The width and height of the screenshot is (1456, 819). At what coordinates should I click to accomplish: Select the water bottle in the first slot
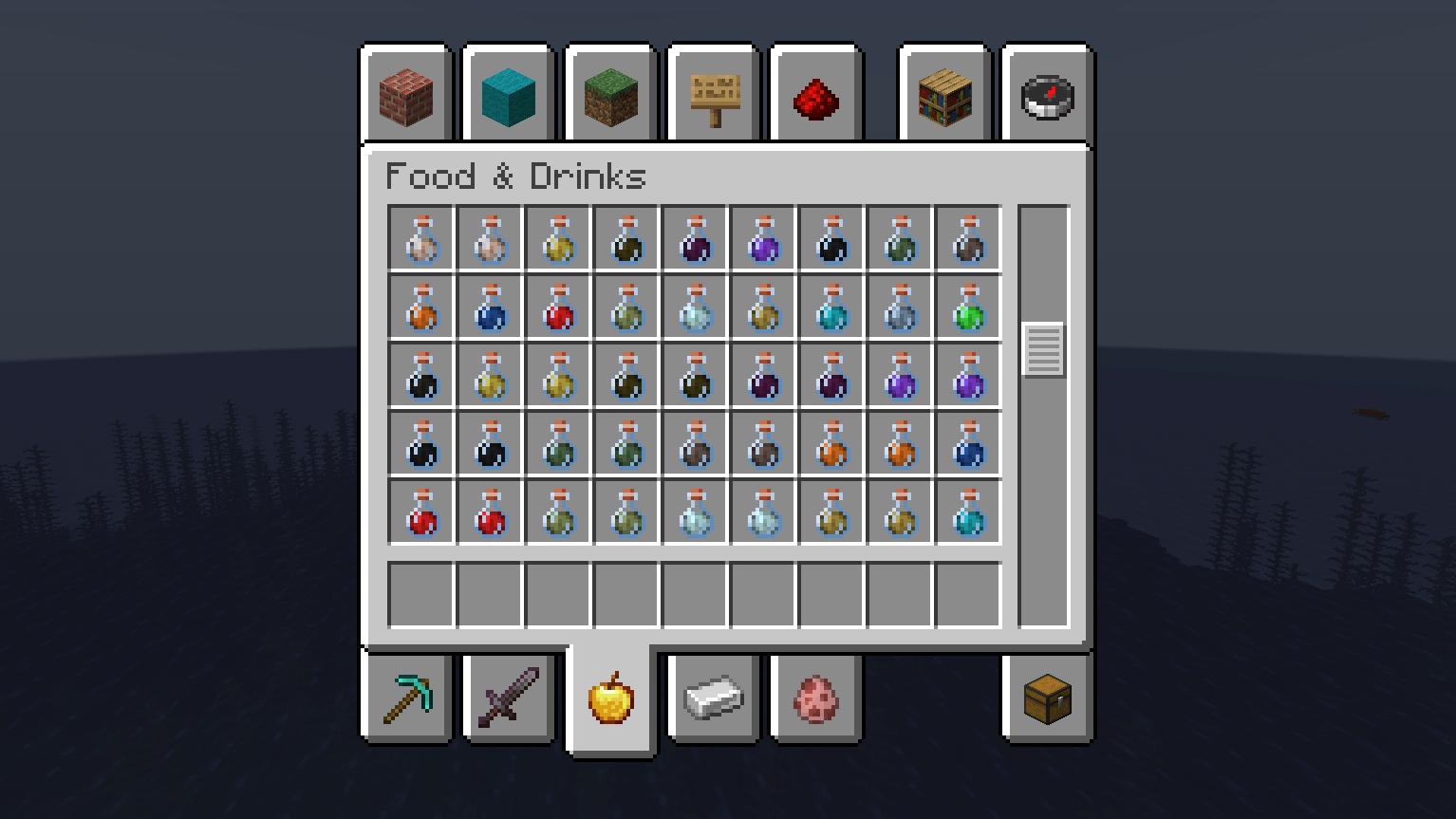tap(420, 238)
